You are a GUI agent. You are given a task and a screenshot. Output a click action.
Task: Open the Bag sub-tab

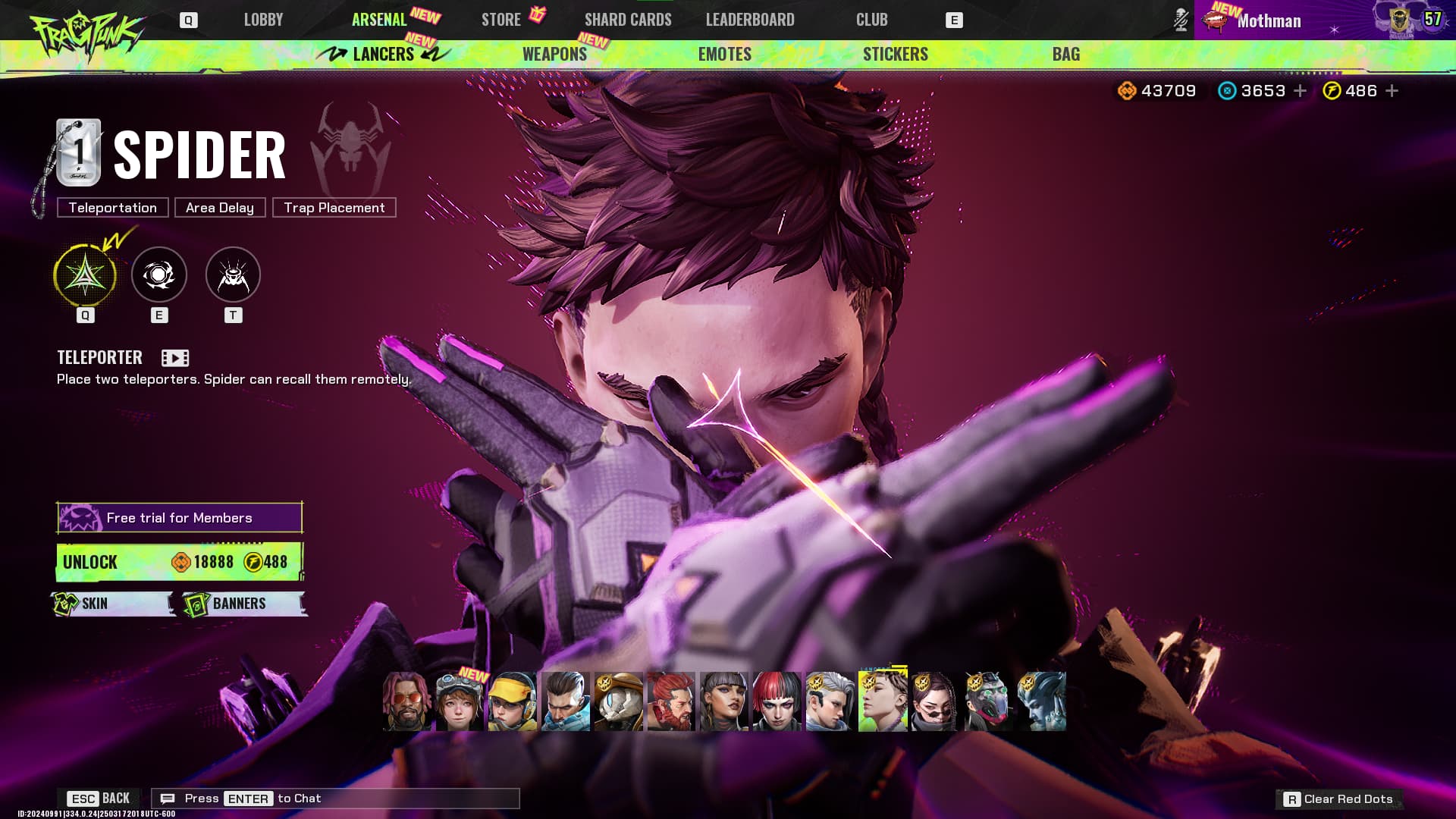pyautogui.click(x=1065, y=54)
